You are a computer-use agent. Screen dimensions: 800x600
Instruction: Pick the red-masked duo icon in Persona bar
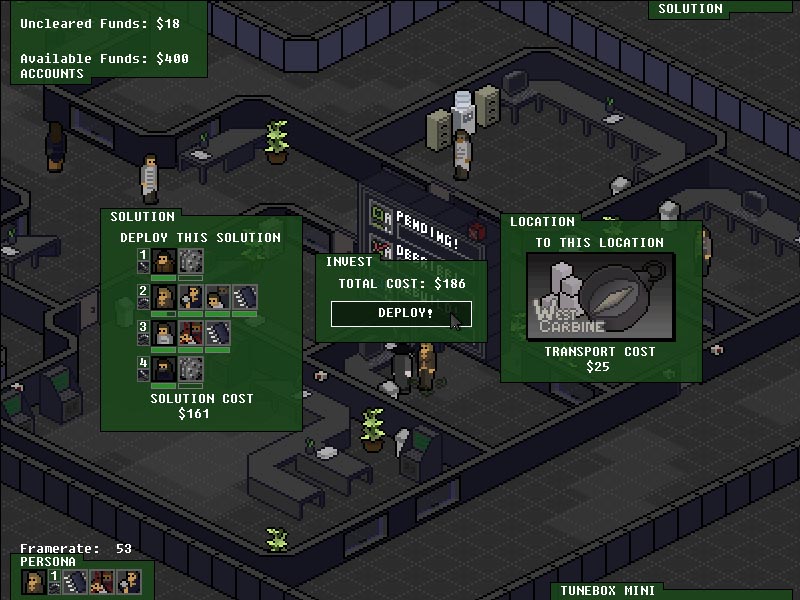pyautogui.click(x=102, y=582)
